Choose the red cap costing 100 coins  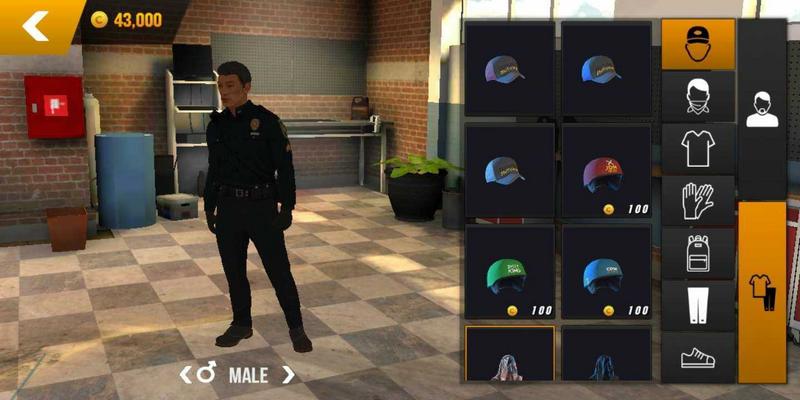click(x=606, y=171)
